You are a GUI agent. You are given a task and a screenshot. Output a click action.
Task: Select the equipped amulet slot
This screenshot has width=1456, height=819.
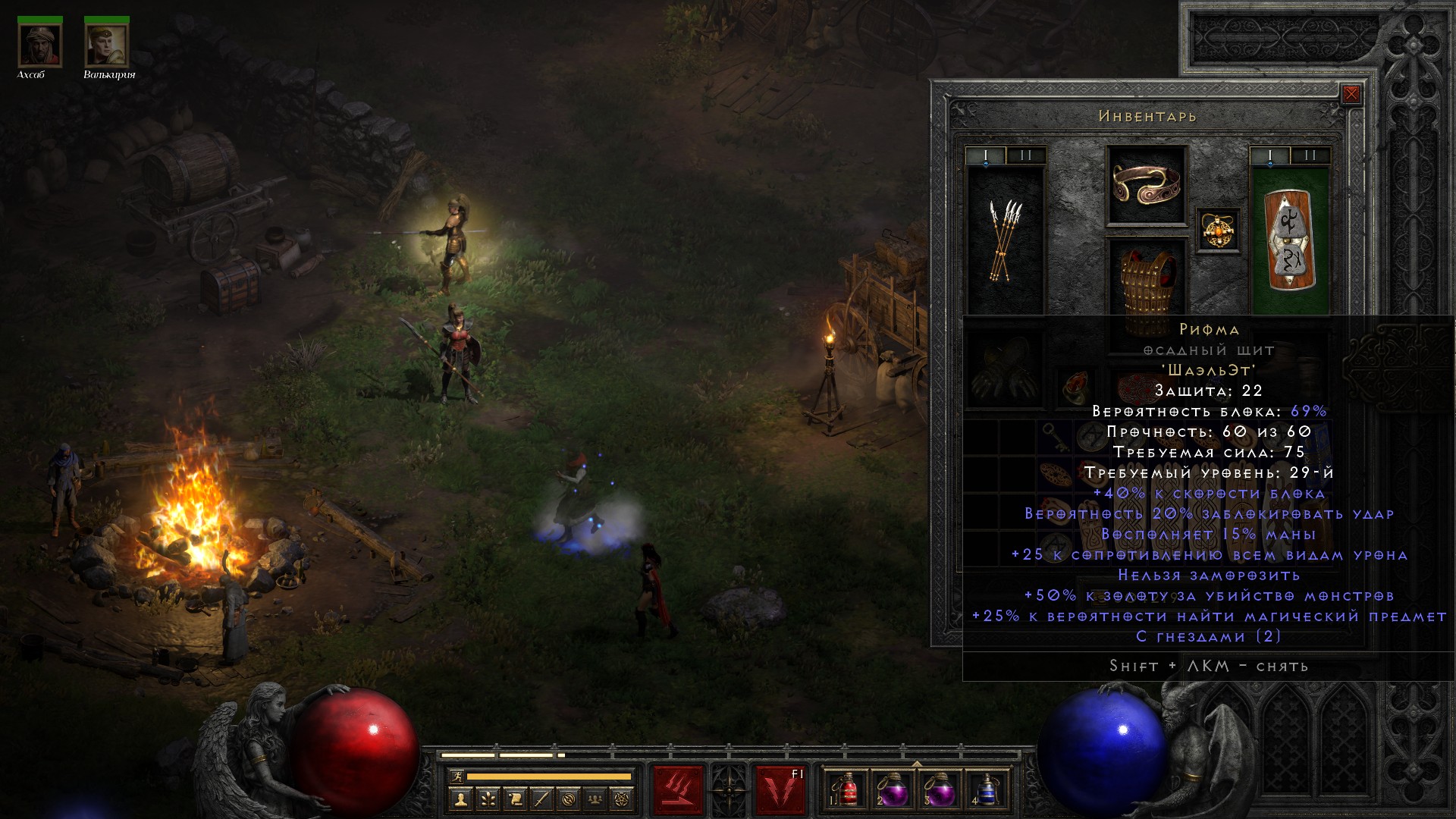(1218, 230)
